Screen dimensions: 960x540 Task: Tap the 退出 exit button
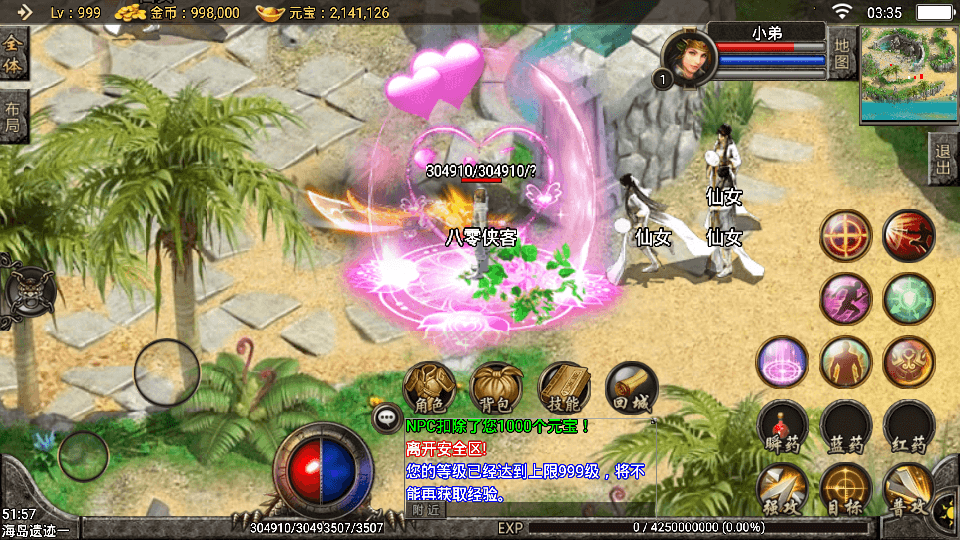click(x=943, y=158)
